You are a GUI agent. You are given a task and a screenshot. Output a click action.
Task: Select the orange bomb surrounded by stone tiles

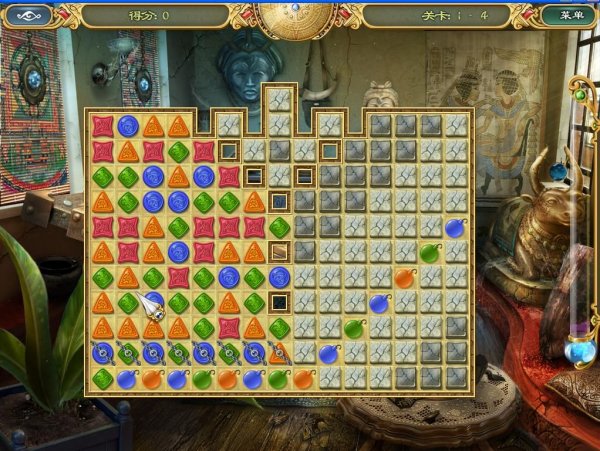[405, 277]
